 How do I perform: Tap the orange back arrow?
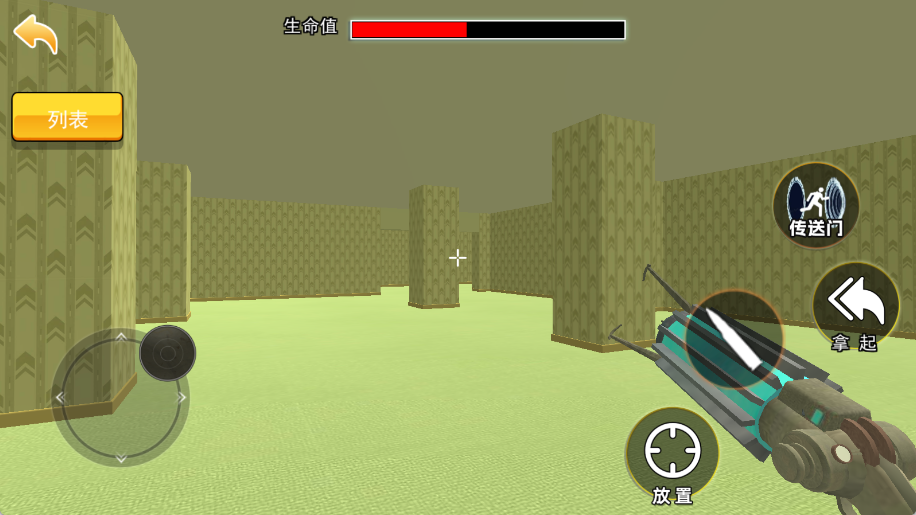click(x=36, y=33)
